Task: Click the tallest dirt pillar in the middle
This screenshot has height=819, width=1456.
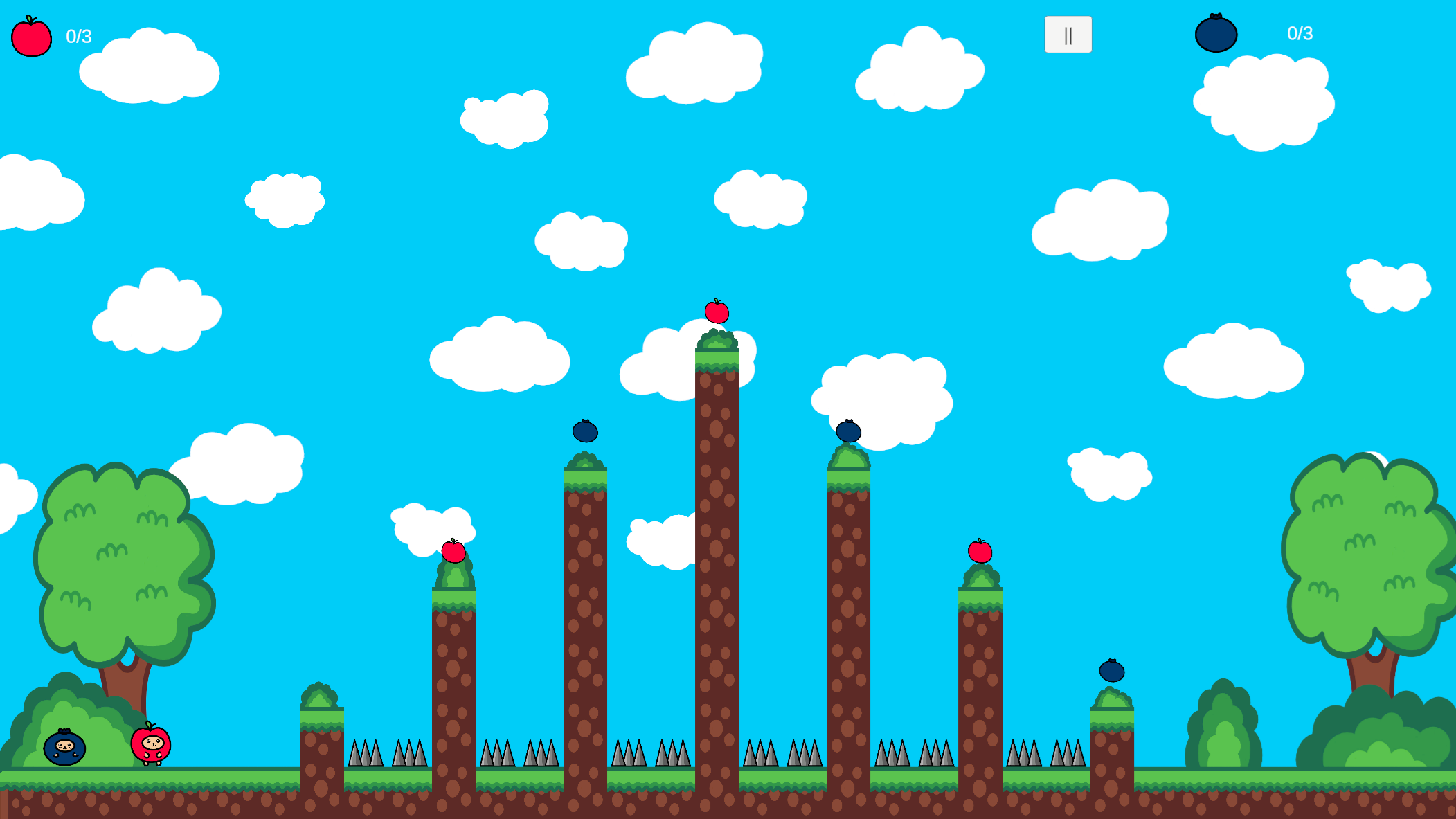Action: (x=718, y=554)
